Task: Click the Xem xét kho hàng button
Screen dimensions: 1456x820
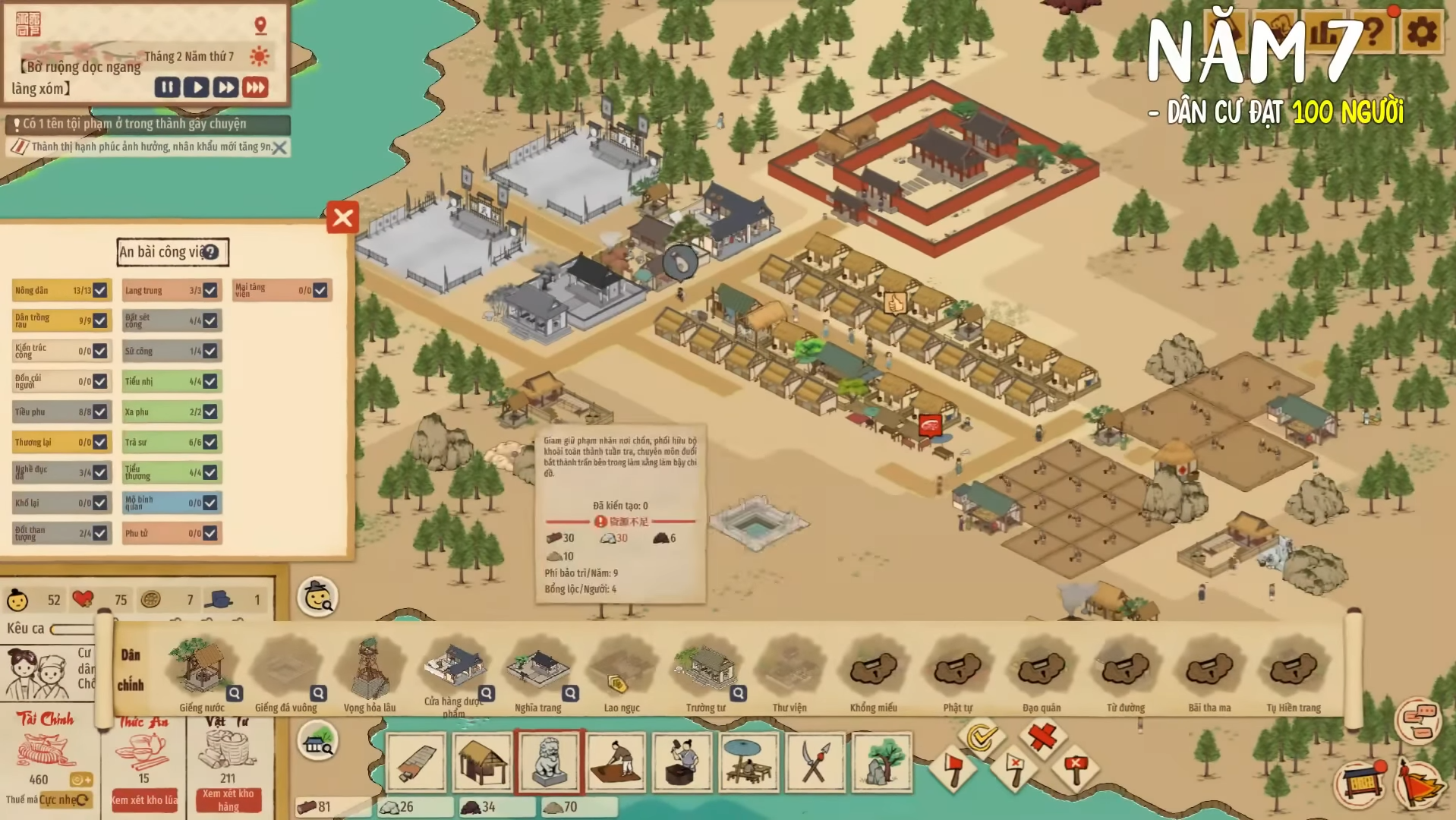Action: [x=228, y=799]
